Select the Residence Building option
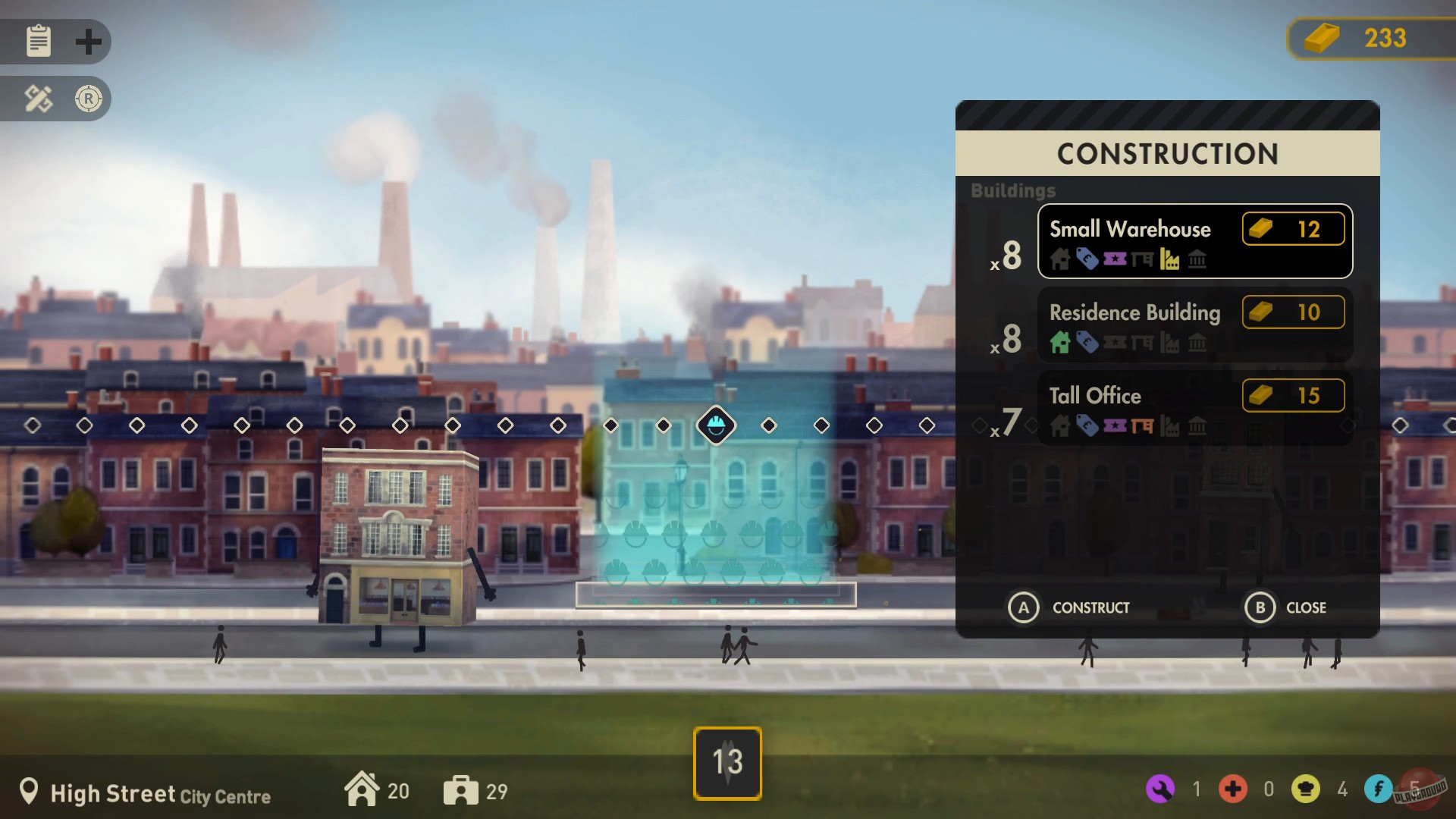The image size is (1456, 819). 1195,325
